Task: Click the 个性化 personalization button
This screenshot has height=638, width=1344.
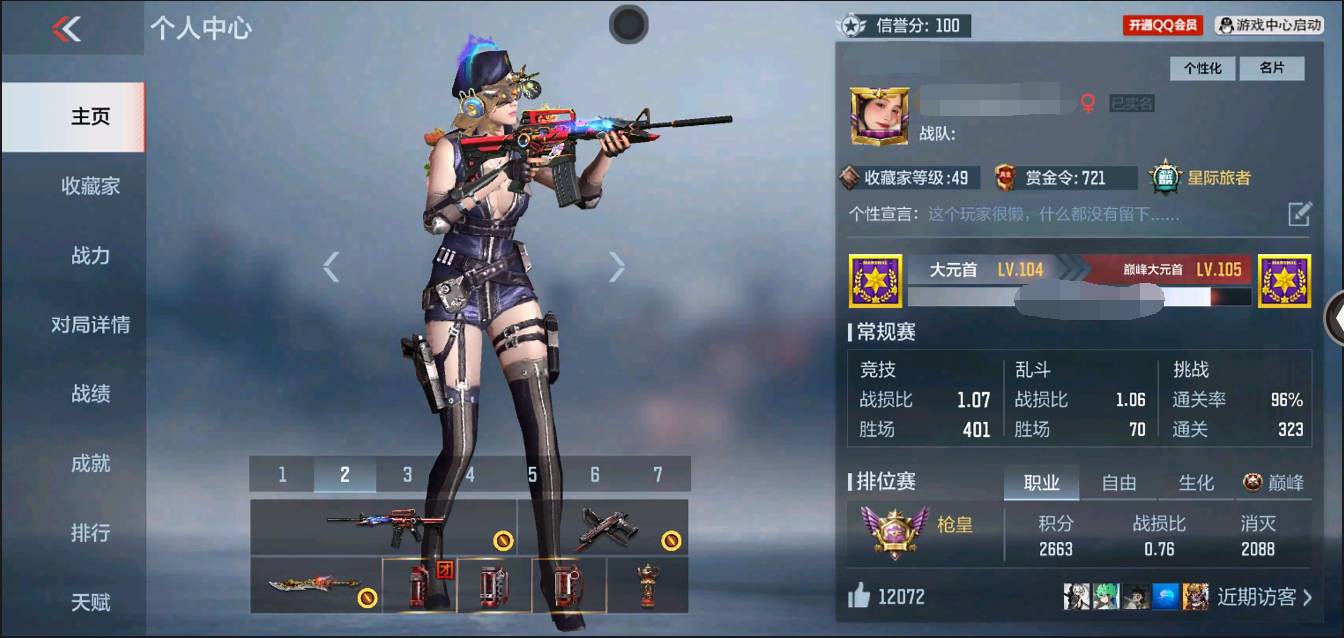Action: point(1203,68)
